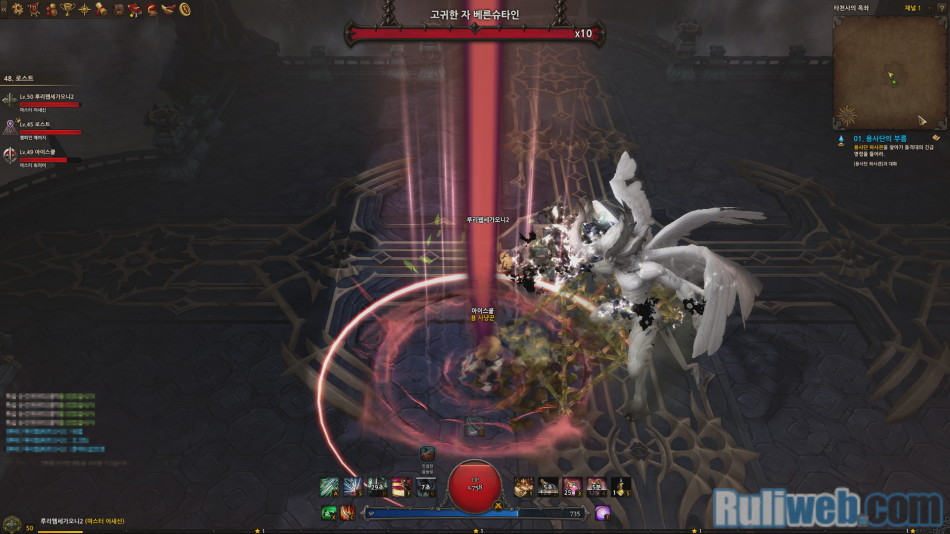Activate the purple swirl orb skill

coord(603,513)
